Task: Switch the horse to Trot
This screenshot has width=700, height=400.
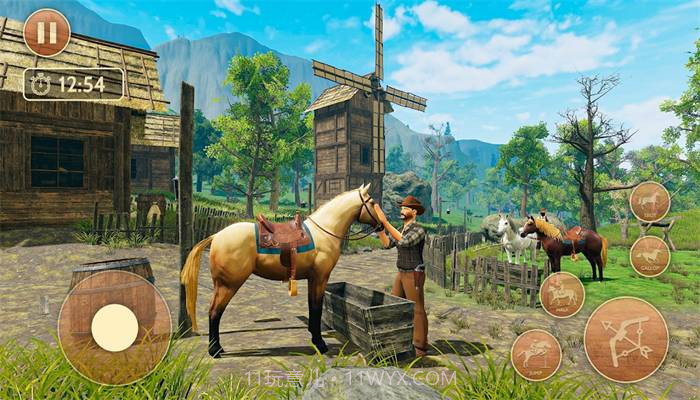Action: (650, 202)
